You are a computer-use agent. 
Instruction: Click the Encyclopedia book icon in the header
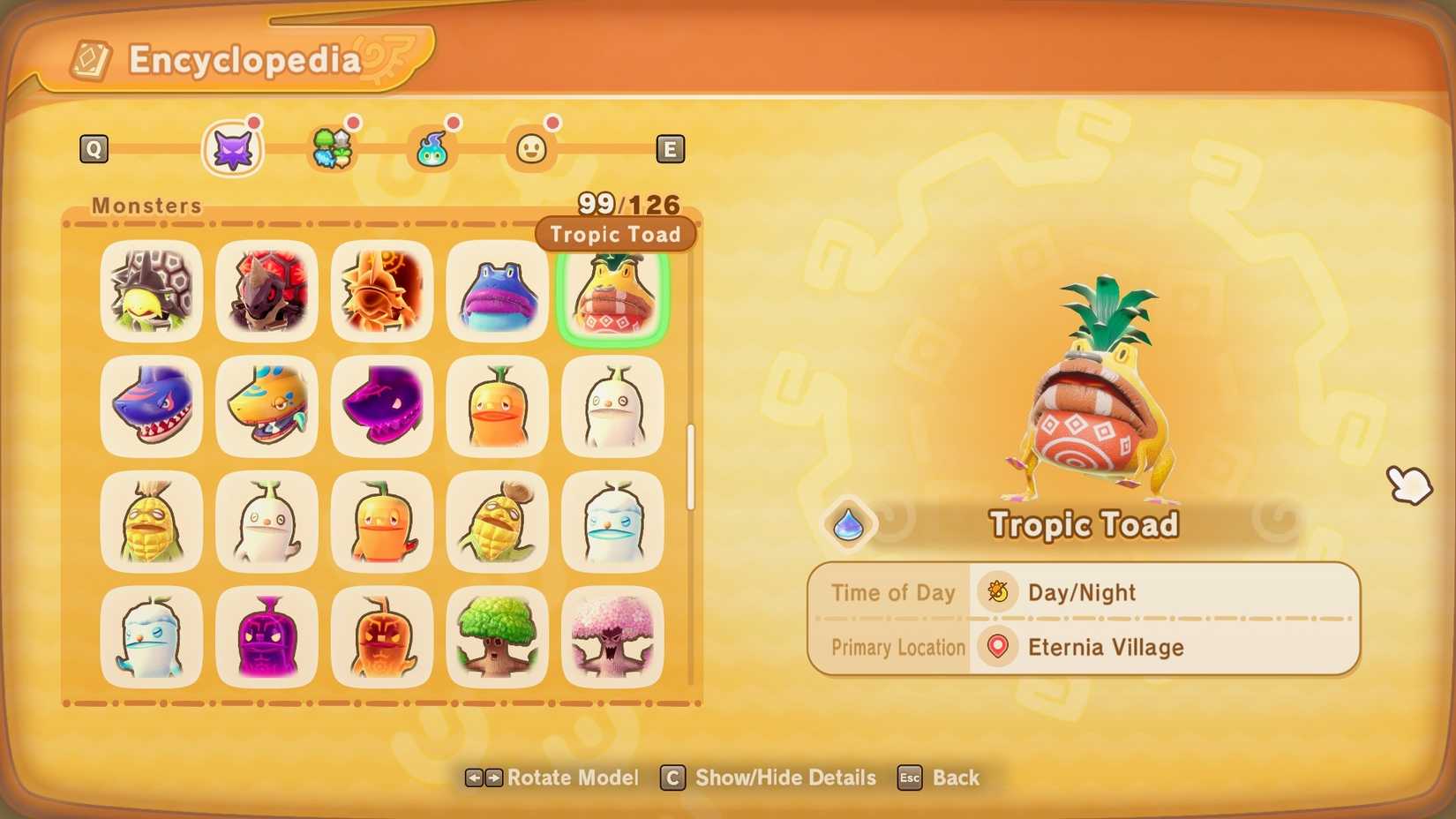click(x=89, y=58)
